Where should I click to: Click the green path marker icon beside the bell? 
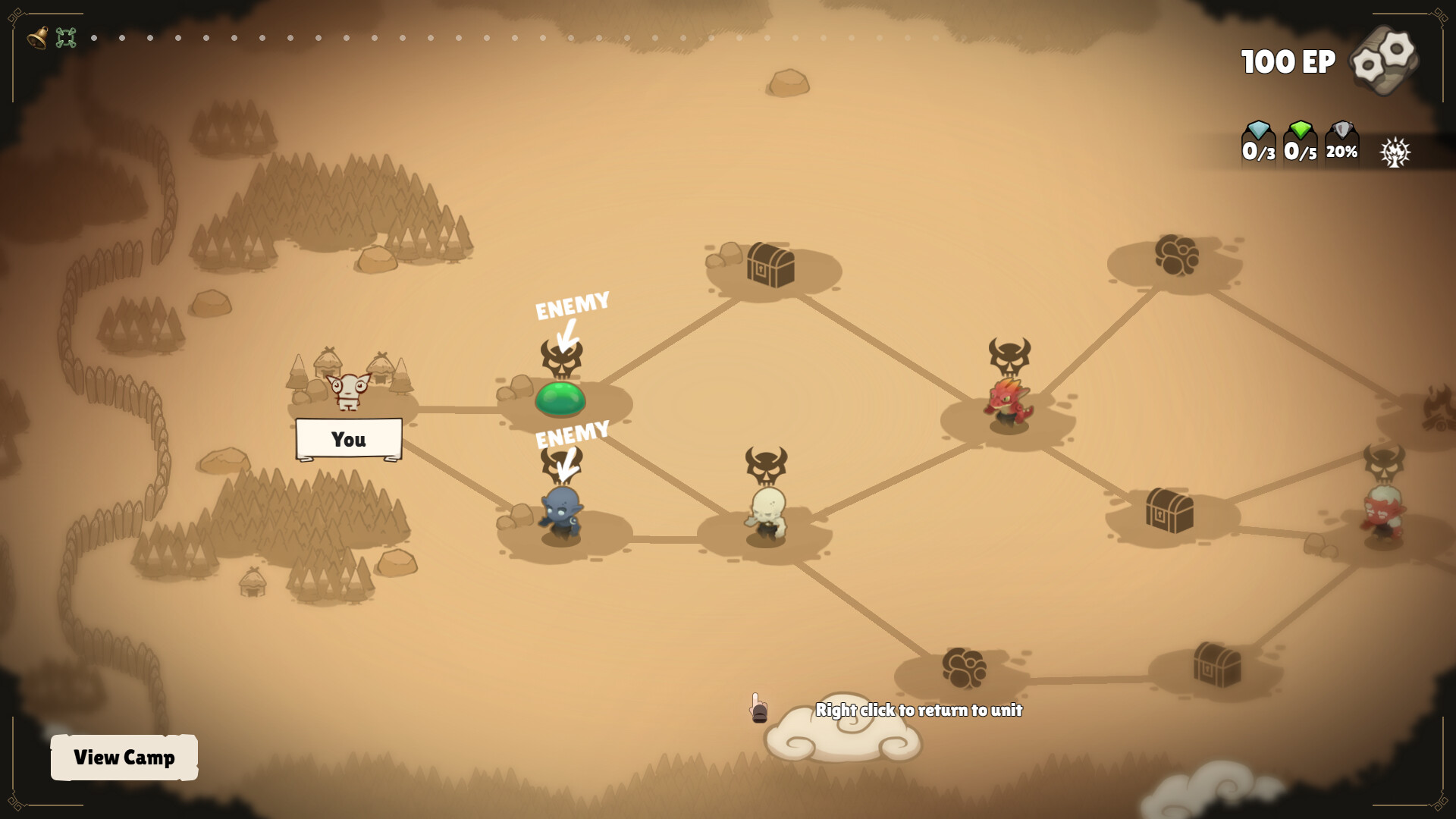(x=66, y=37)
